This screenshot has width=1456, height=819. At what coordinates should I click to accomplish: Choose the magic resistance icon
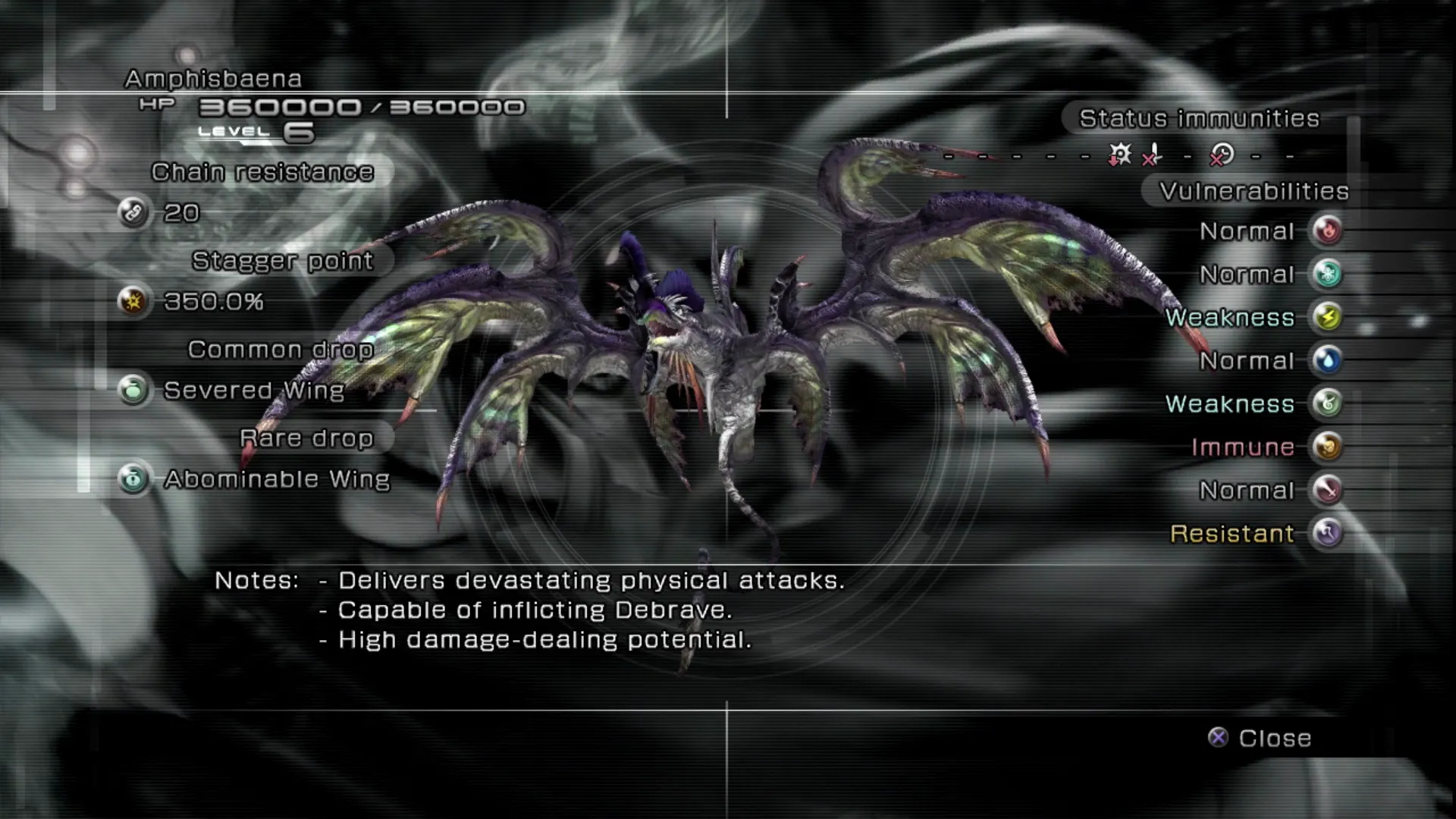[x=1327, y=533]
